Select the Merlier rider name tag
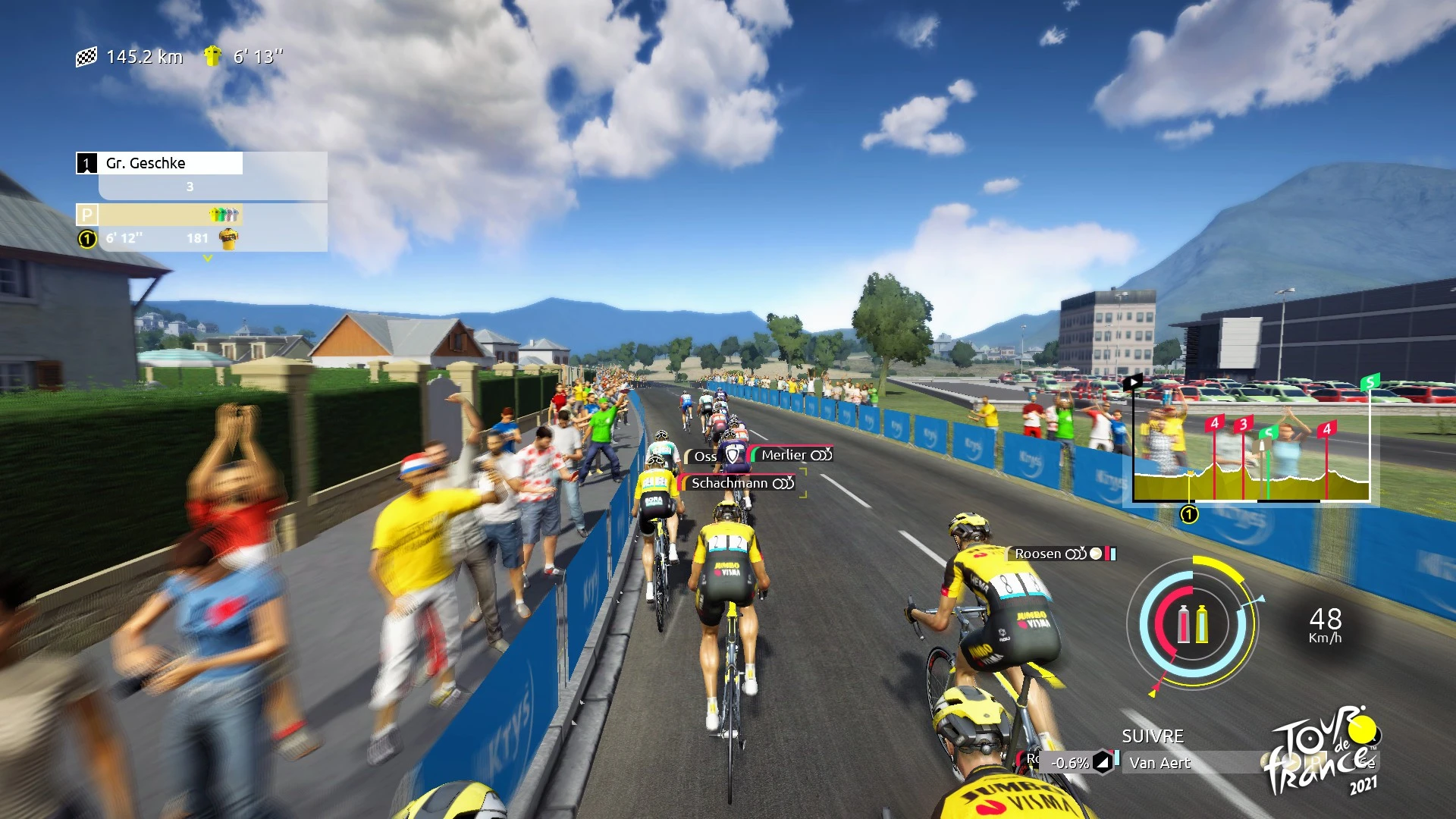The width and height of the screenshot is (1456, 819). click(792, 455)
